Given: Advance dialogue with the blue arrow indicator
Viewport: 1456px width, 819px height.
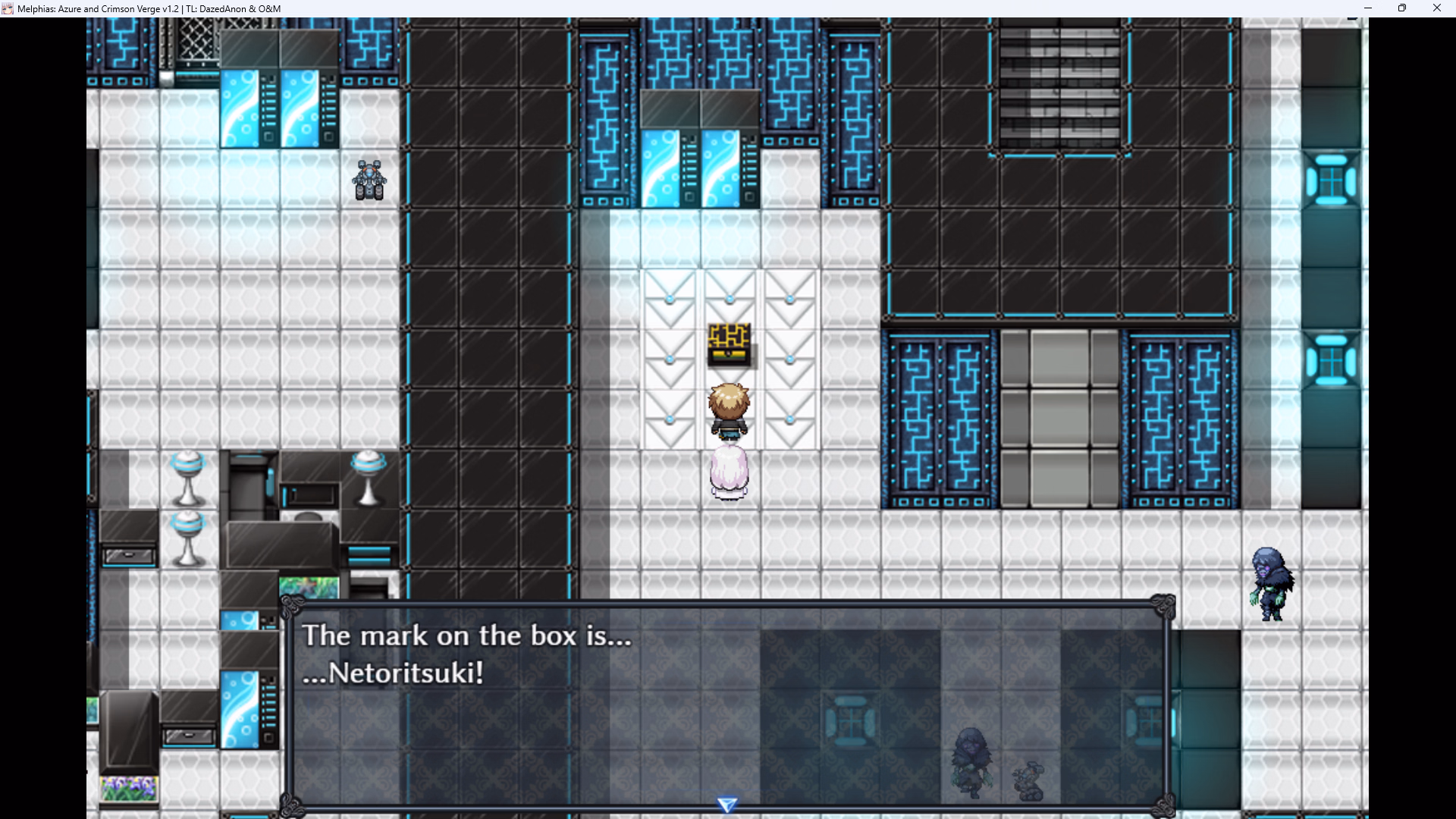Looking at the screenshot, I should click(x=726, y=805).
